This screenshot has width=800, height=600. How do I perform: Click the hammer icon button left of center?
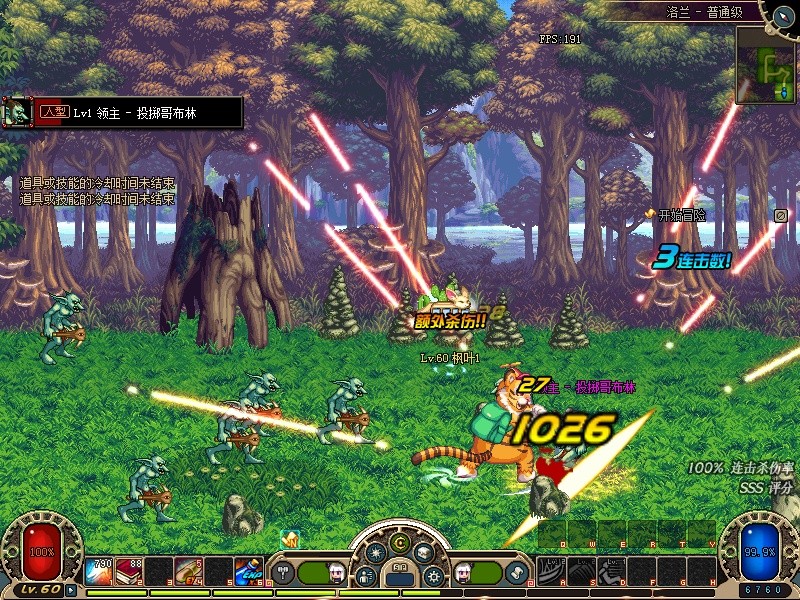click(x=282, y=573)
